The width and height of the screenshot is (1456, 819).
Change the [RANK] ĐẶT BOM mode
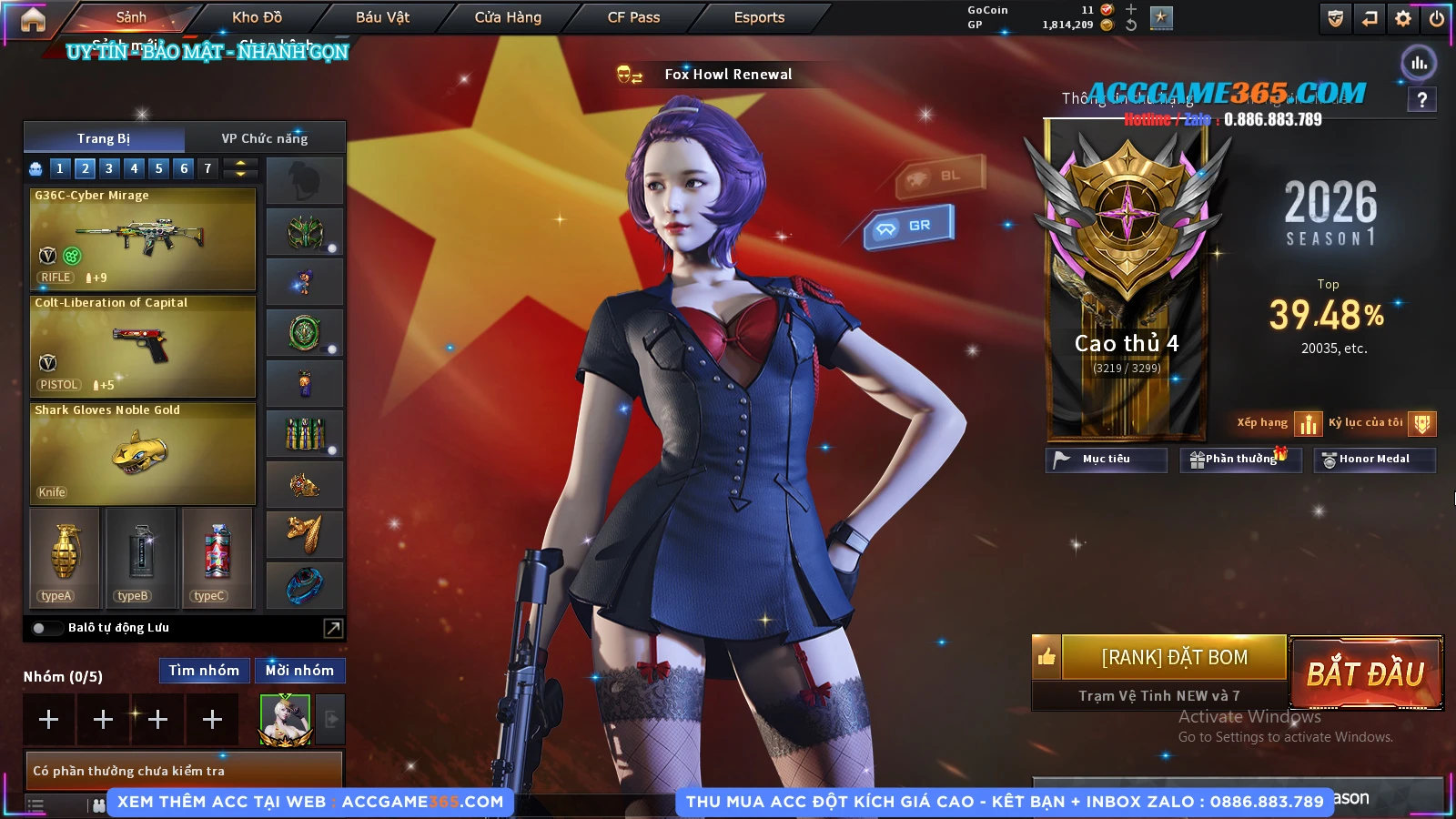coord(1174,657)
